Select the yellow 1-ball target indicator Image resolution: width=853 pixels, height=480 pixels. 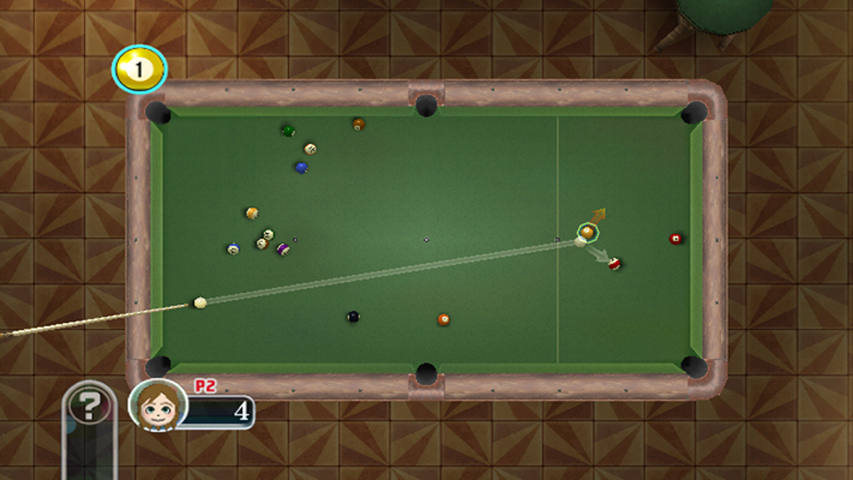point(139,69)
